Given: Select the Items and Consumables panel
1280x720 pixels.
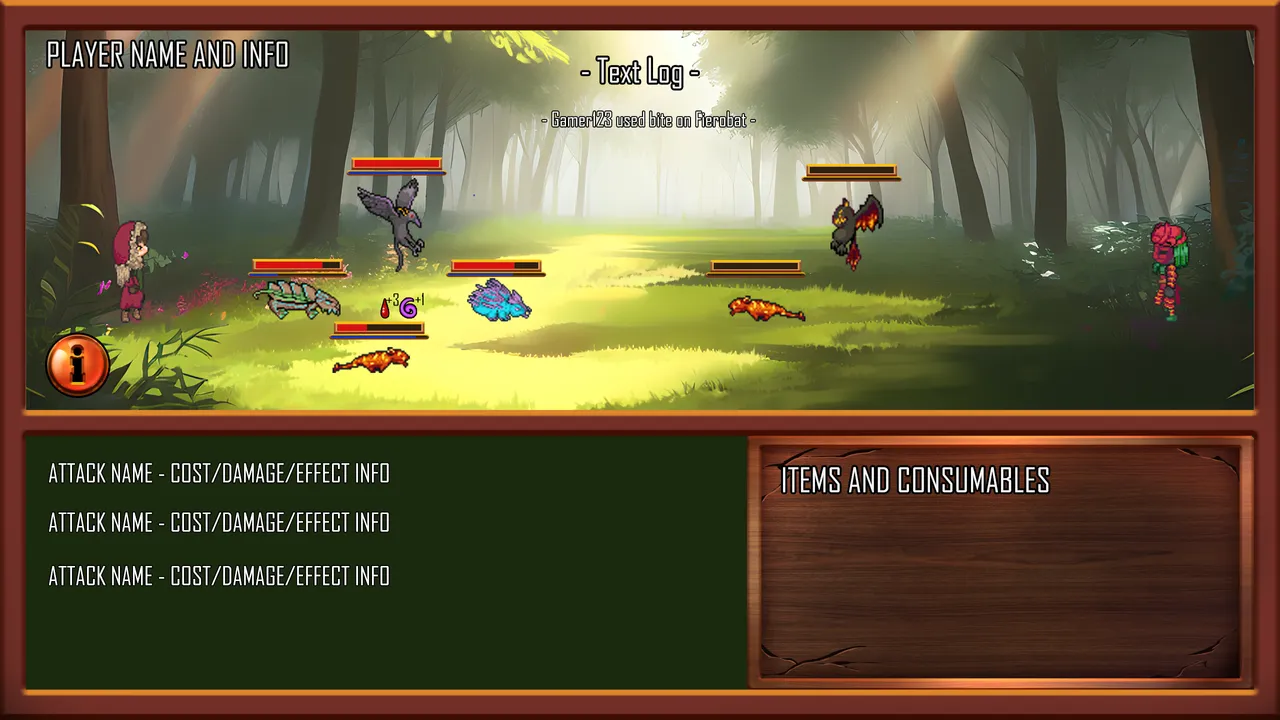Looking at the screenshot, I should click(999, 560).
